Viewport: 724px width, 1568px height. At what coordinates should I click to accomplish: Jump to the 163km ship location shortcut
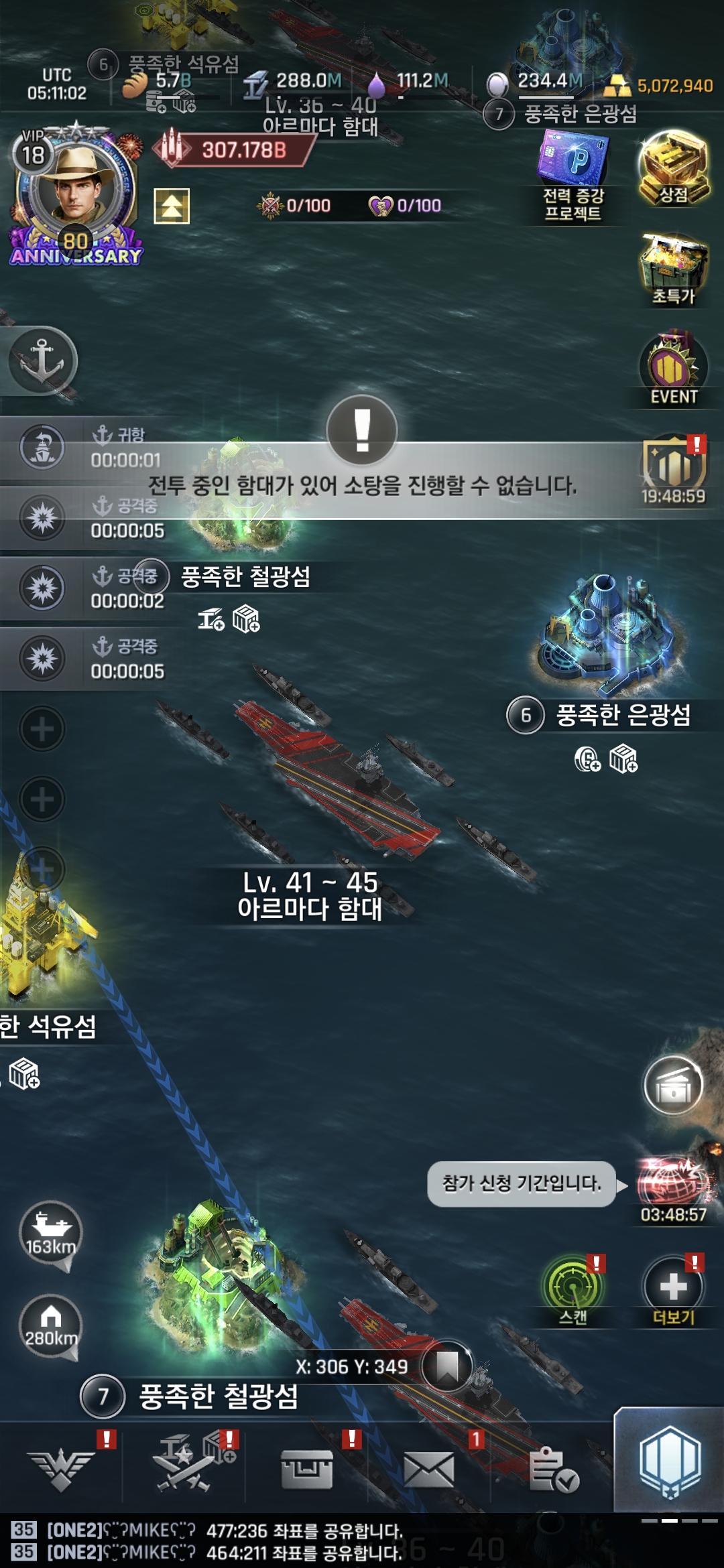(x=50, y=1234)
